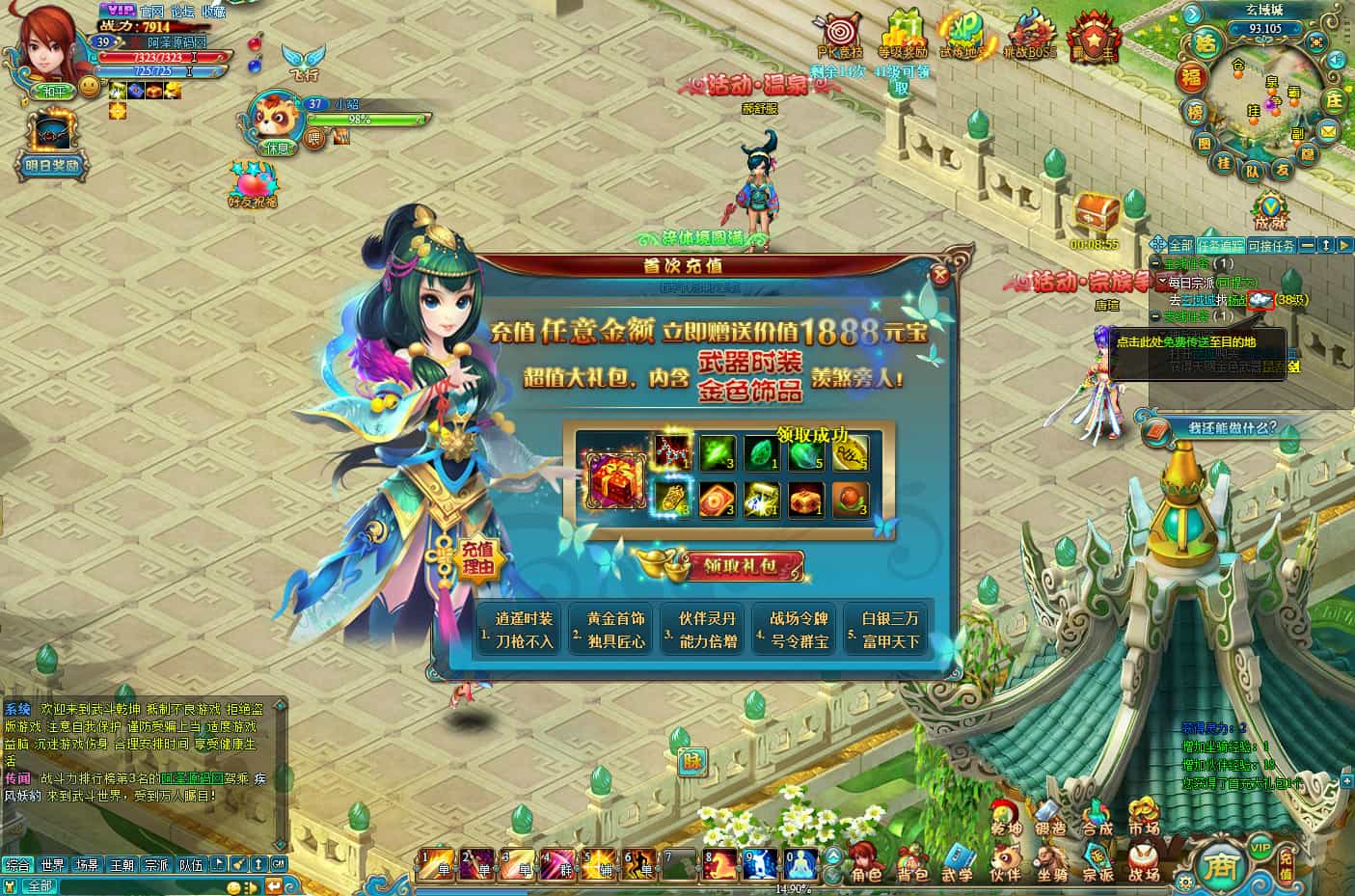Switch chat to the 世界 world tab
The image size is (1355, 896).
[x=52, y=865]
